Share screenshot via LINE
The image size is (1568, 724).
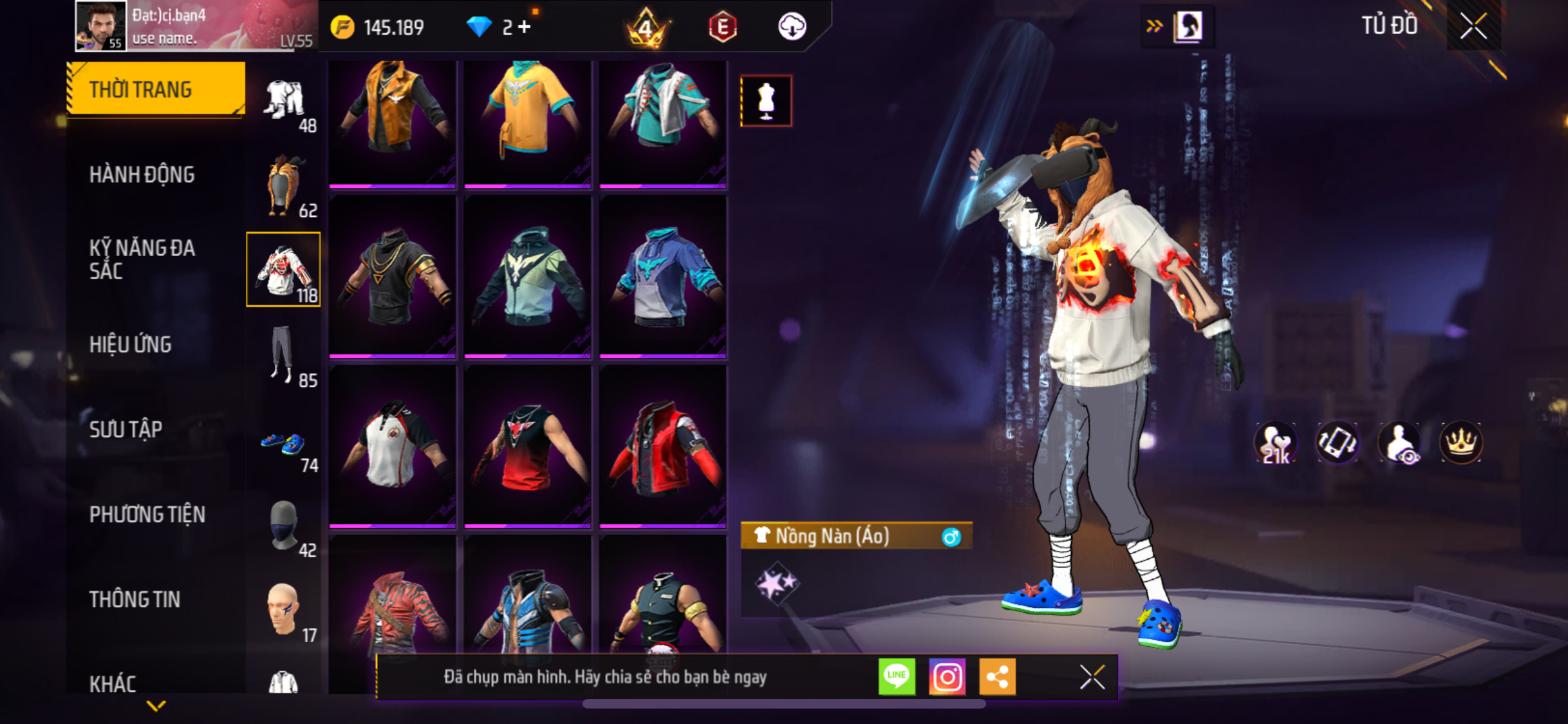(x=897, y=676)
